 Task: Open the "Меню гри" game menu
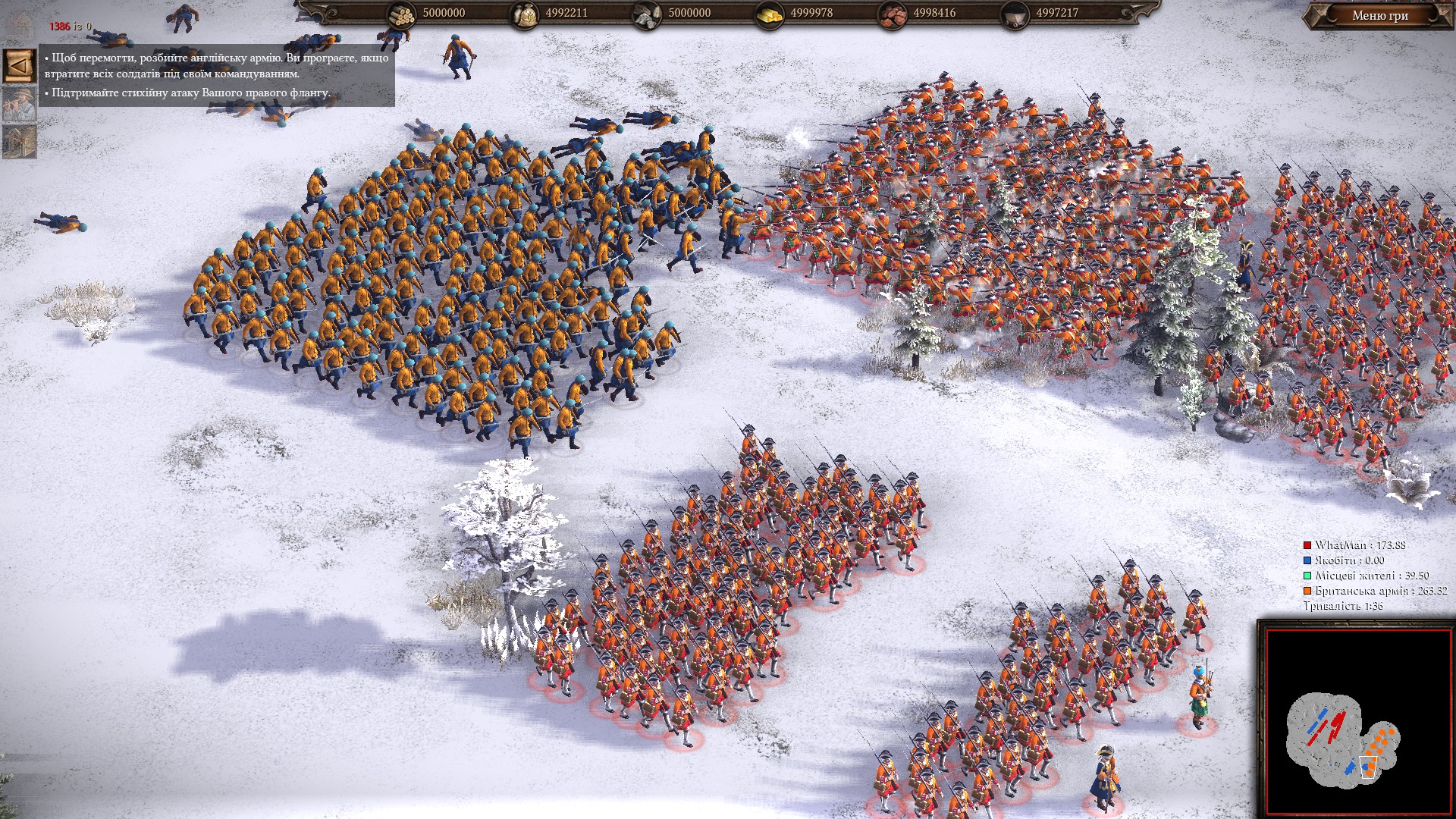(x=1379, y=15)
